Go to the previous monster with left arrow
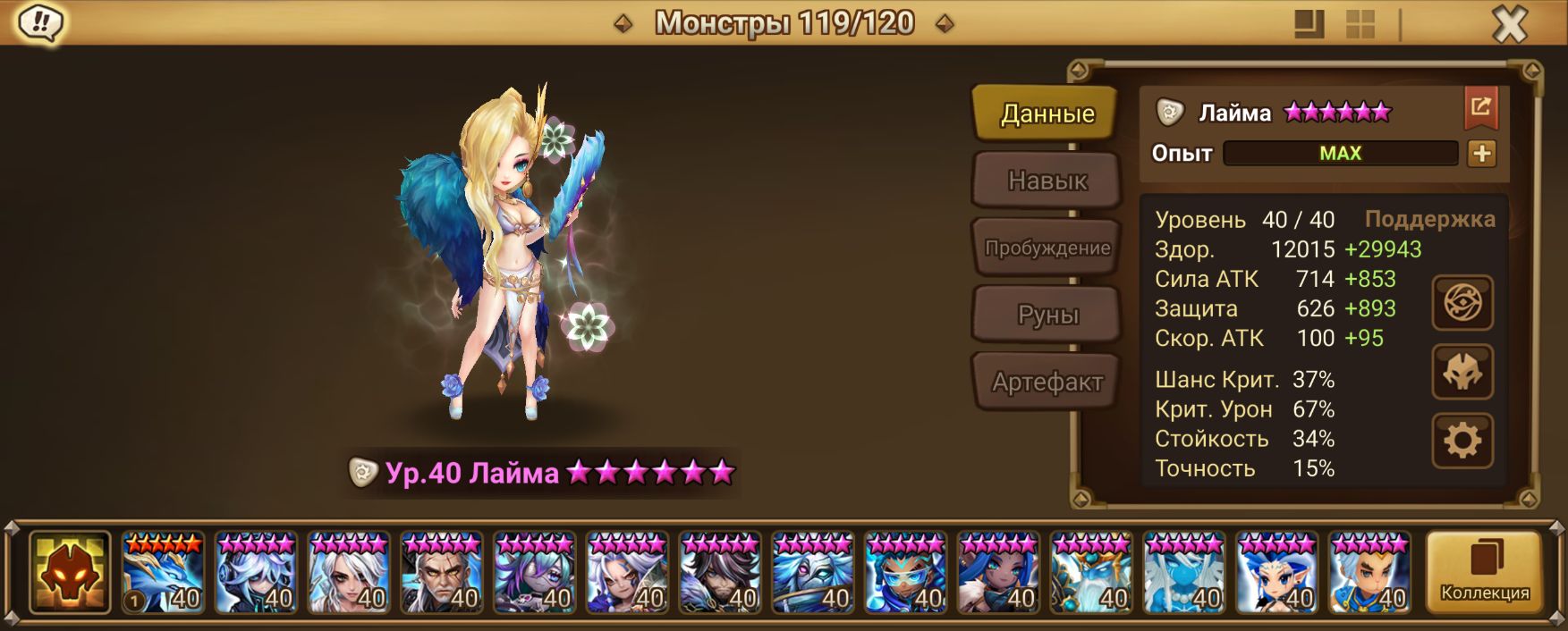The image size is (1568, 631). pyautogui.click(x=623, y=23)
